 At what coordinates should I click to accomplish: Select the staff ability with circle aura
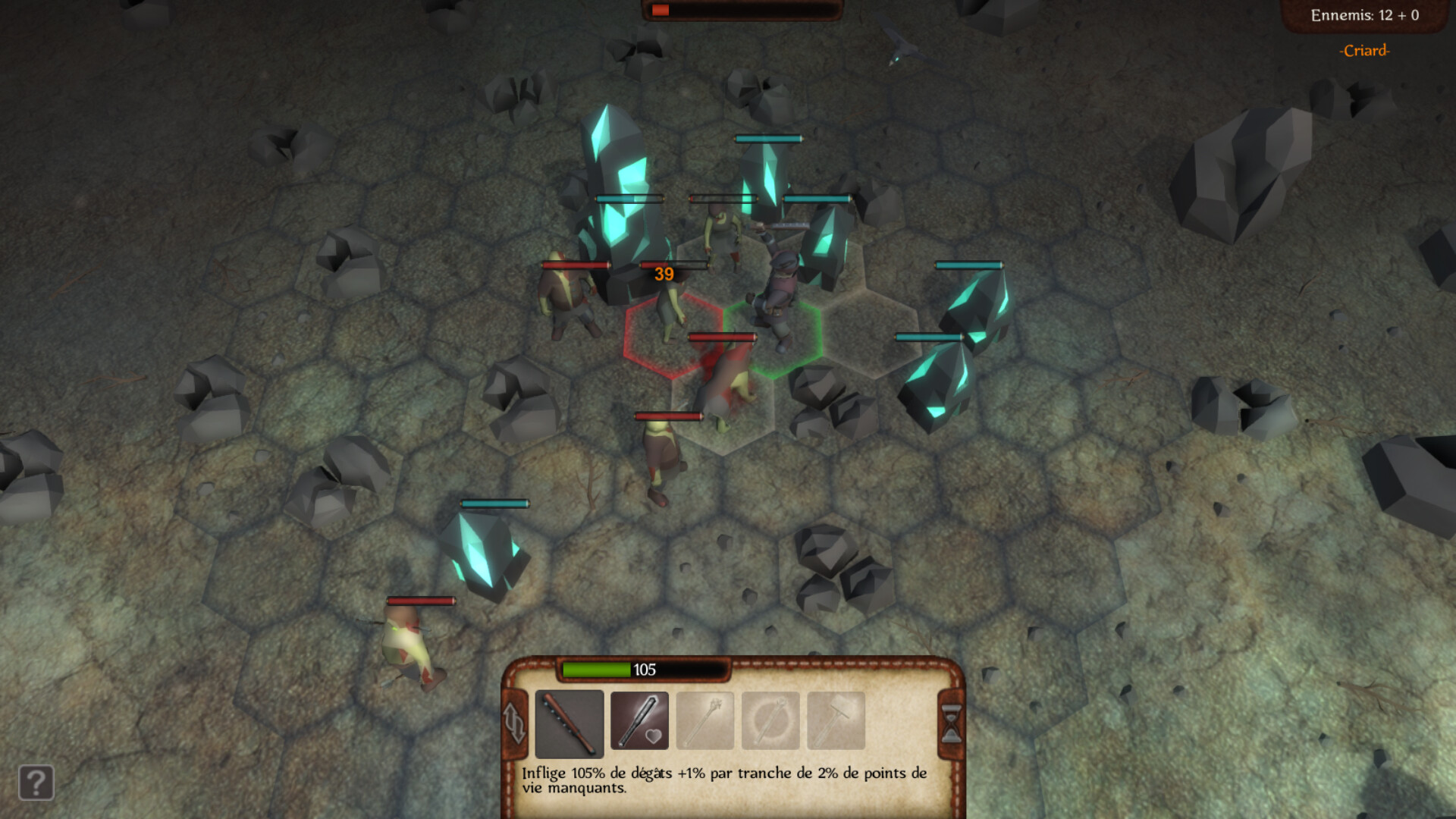[x=769, y=720]
